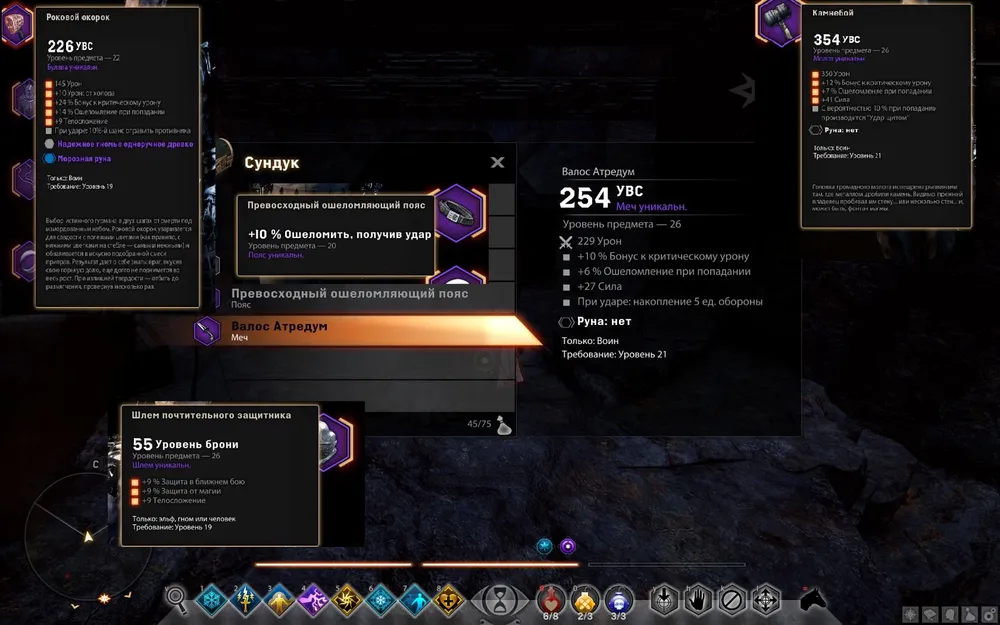Open the hourglass tactical pause control
Image resolution: width=1000 pixels, height=625 pixels.
click(500, 599)
